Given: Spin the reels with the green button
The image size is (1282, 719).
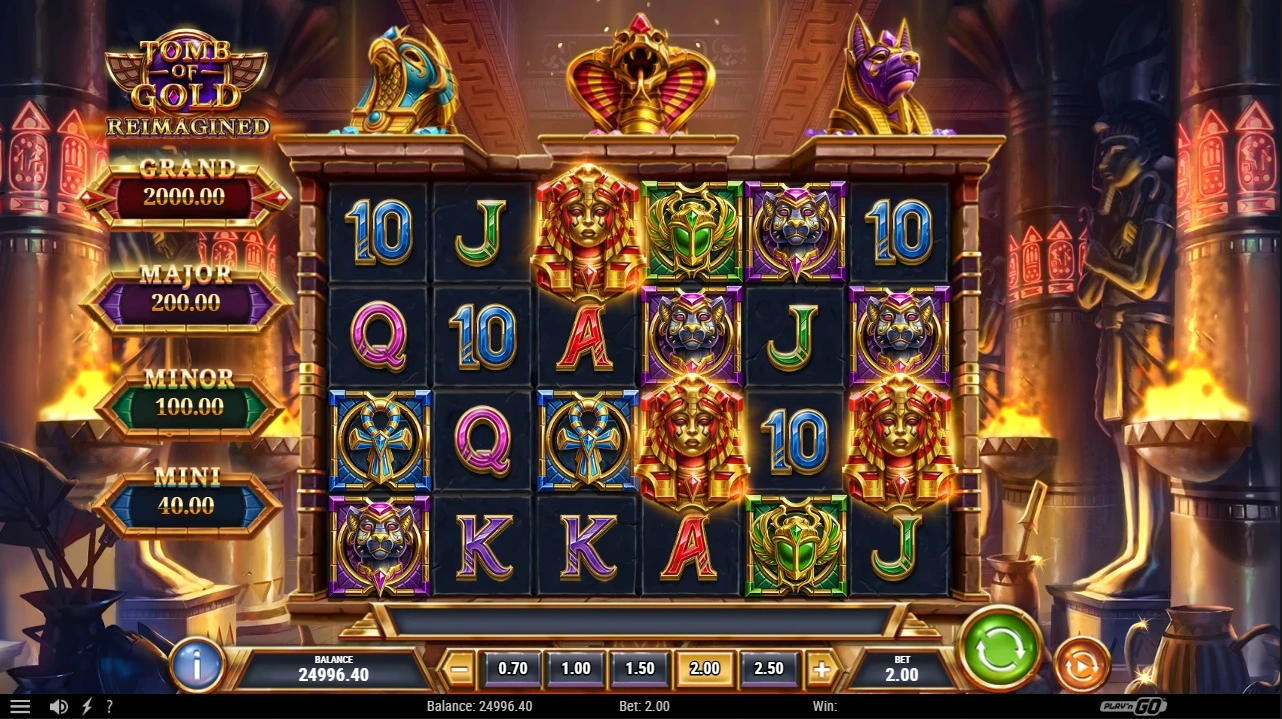Looking at the screenshot, I should point(1000,648).
